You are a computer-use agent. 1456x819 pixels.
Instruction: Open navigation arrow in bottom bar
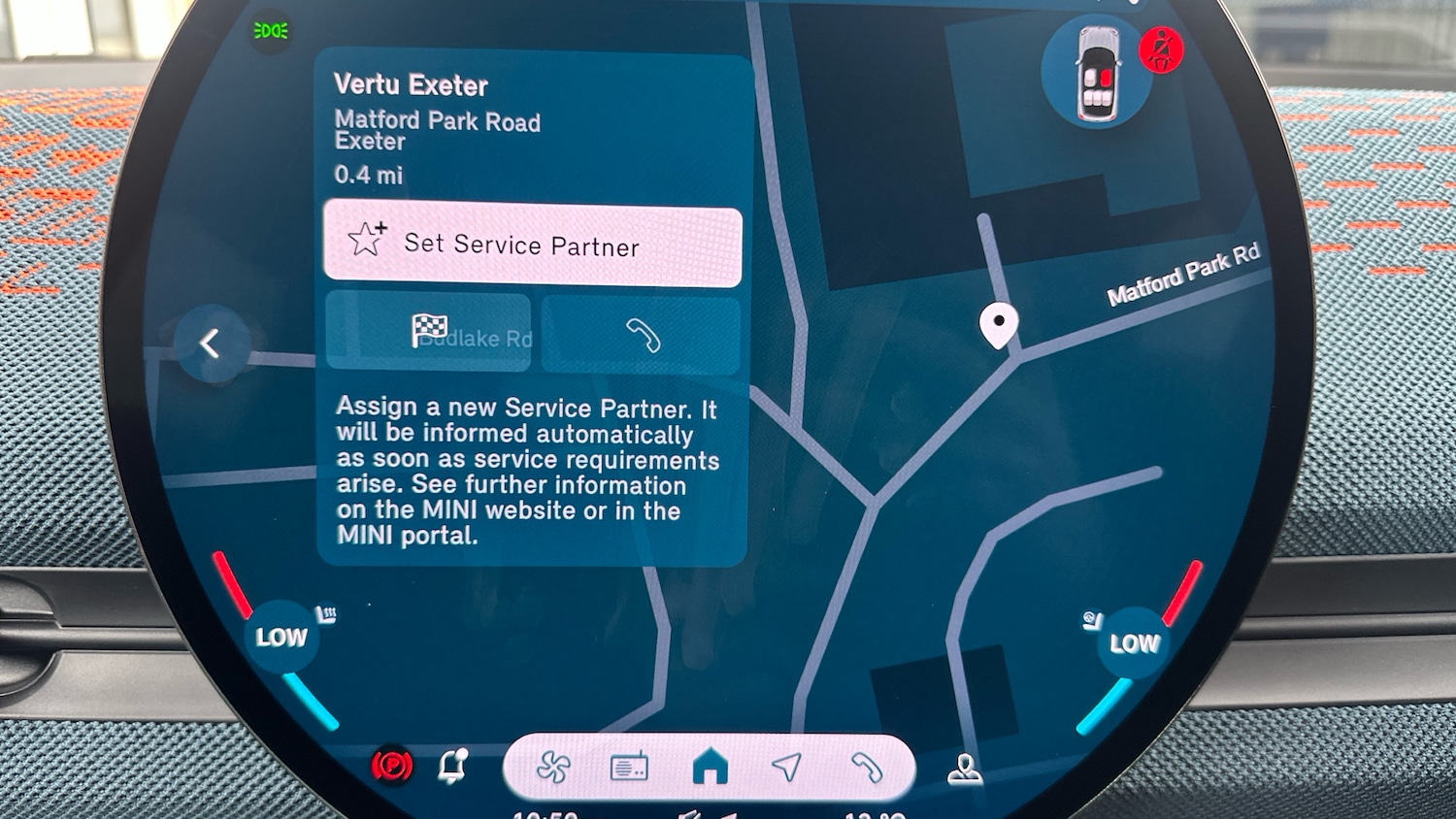point(786,767)
